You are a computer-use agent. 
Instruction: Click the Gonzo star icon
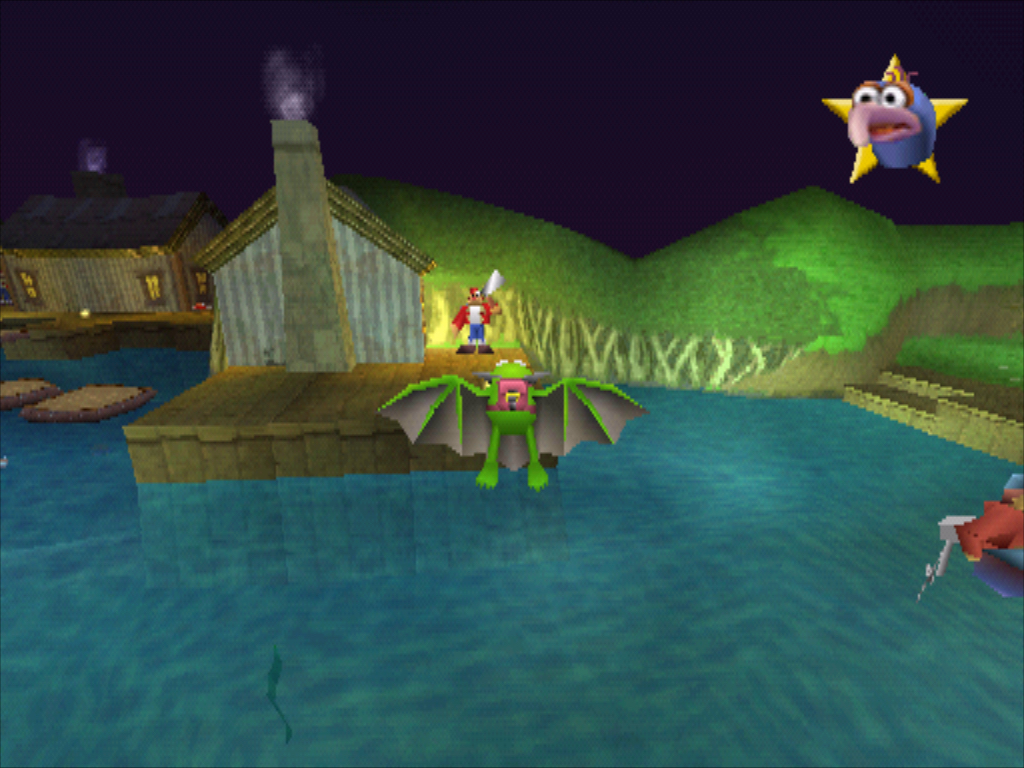(893, 122)
